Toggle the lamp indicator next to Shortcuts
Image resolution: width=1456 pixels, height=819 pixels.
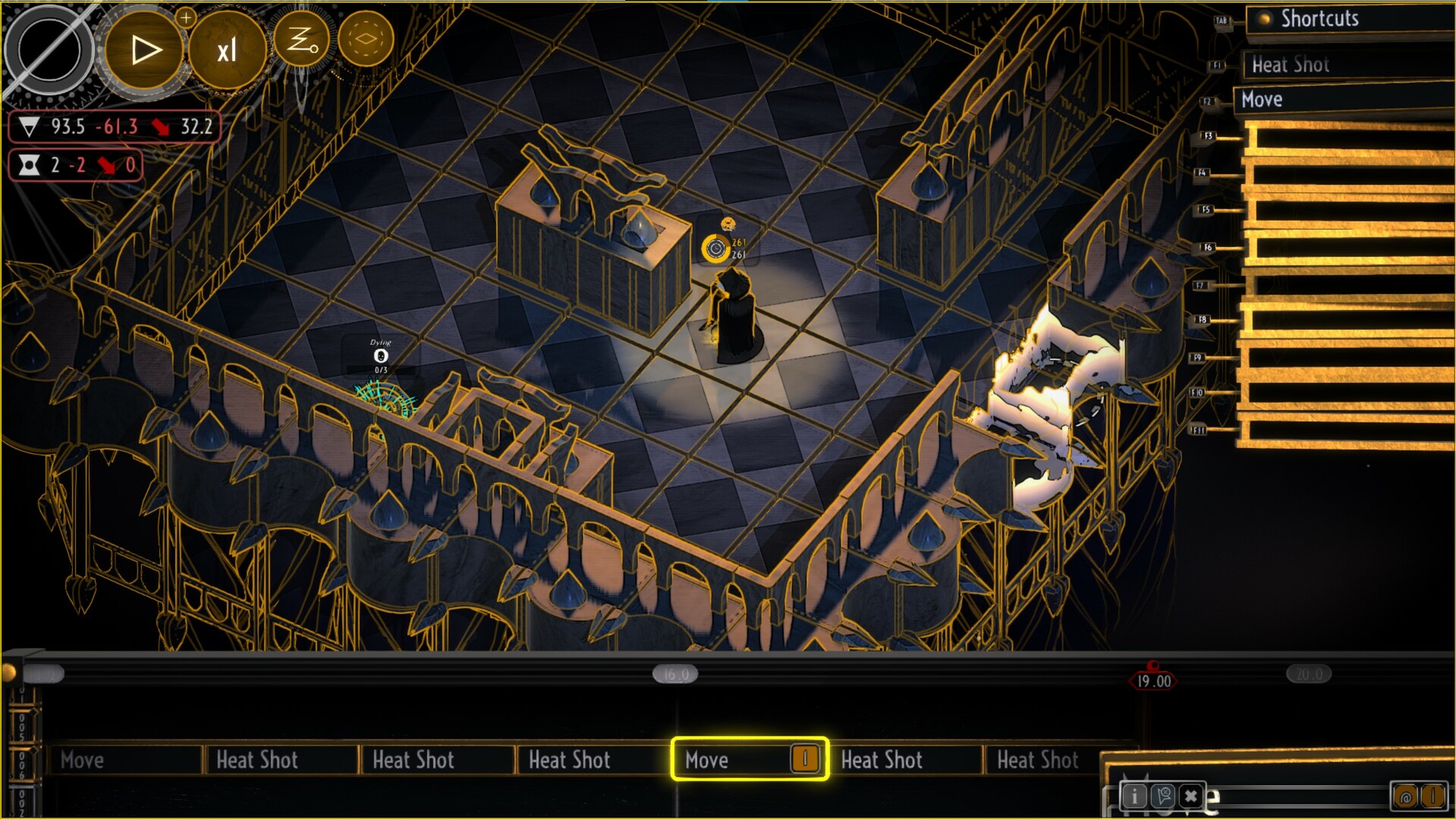coord(1264,19)
